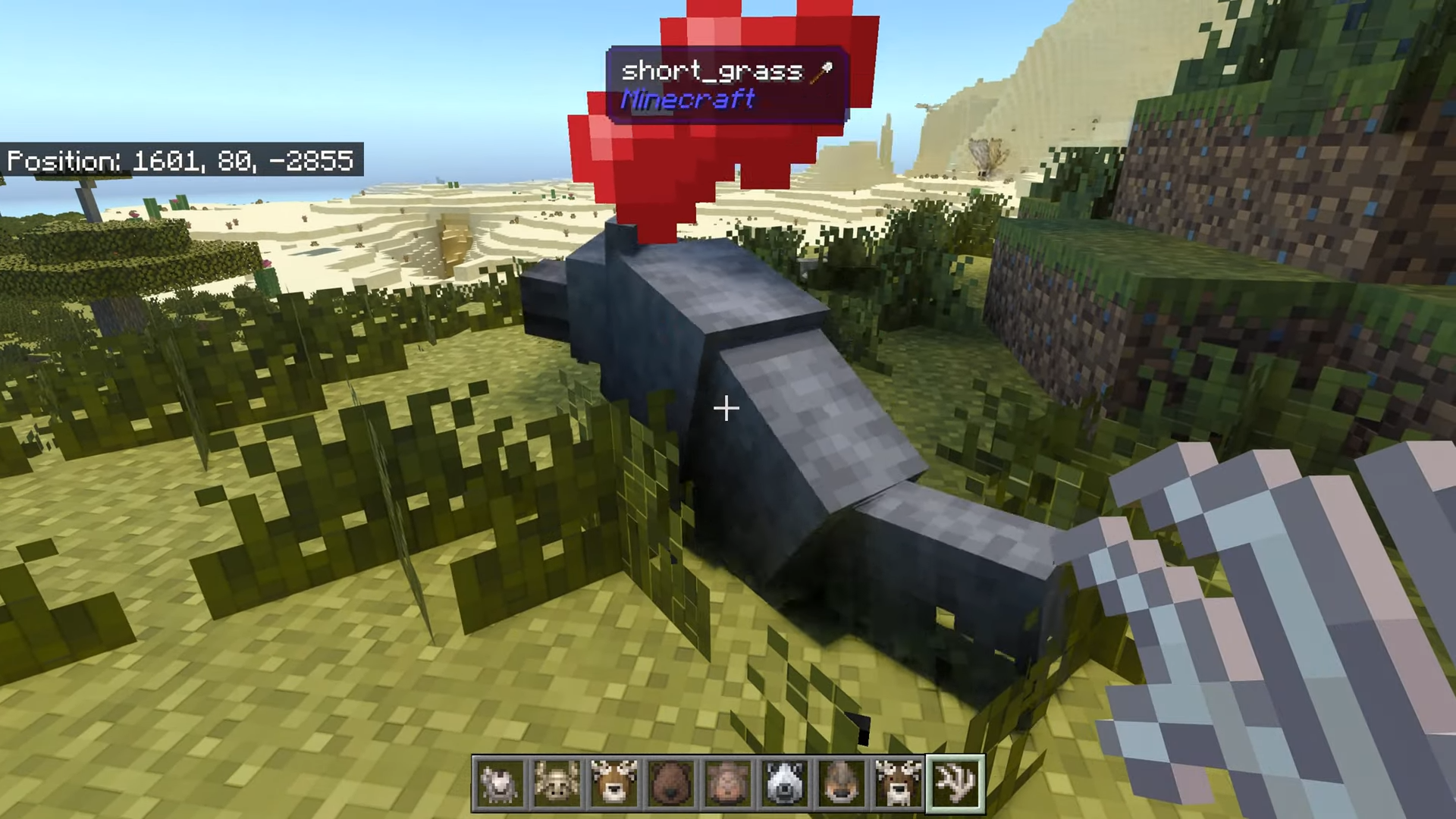
Task: Select the gray-brown crested head slot
Action: [x=841, y=783]
